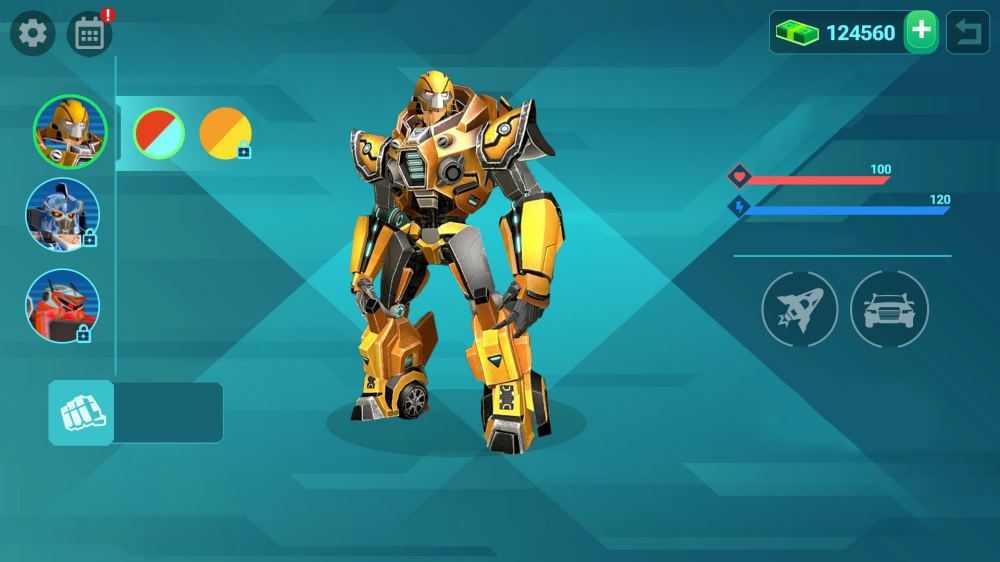Select the yellow robot portrait
The height and width of the screenshot is (562, 1000).
(70, 132)
